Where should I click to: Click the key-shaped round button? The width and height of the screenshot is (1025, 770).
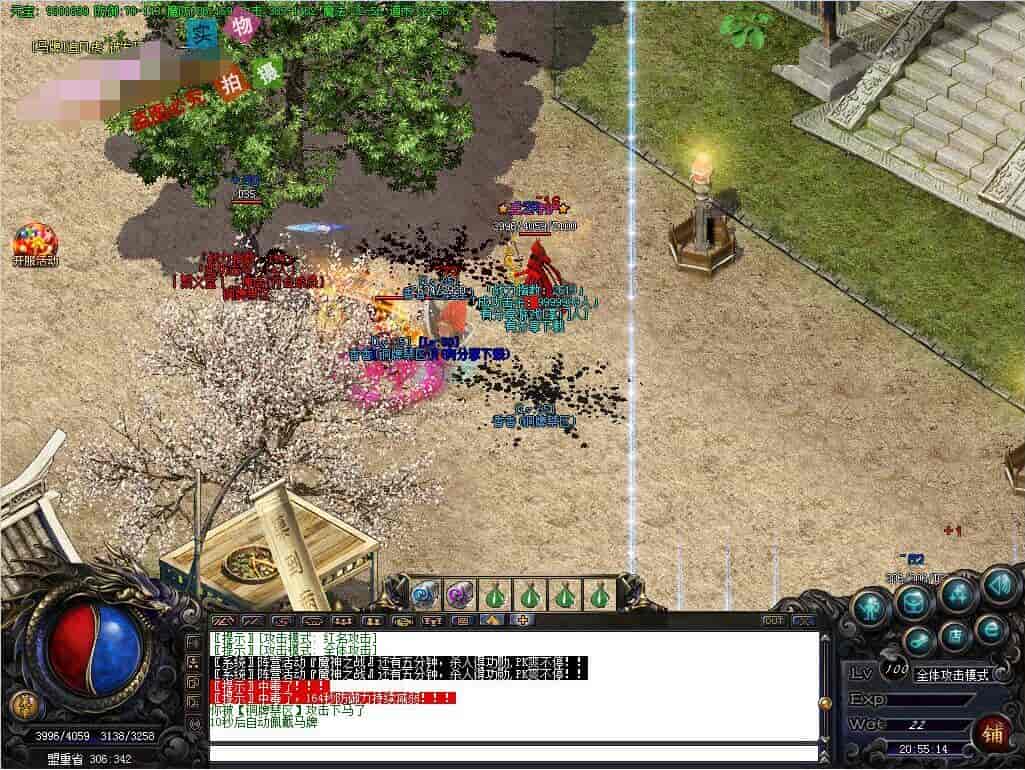(918, 641)
